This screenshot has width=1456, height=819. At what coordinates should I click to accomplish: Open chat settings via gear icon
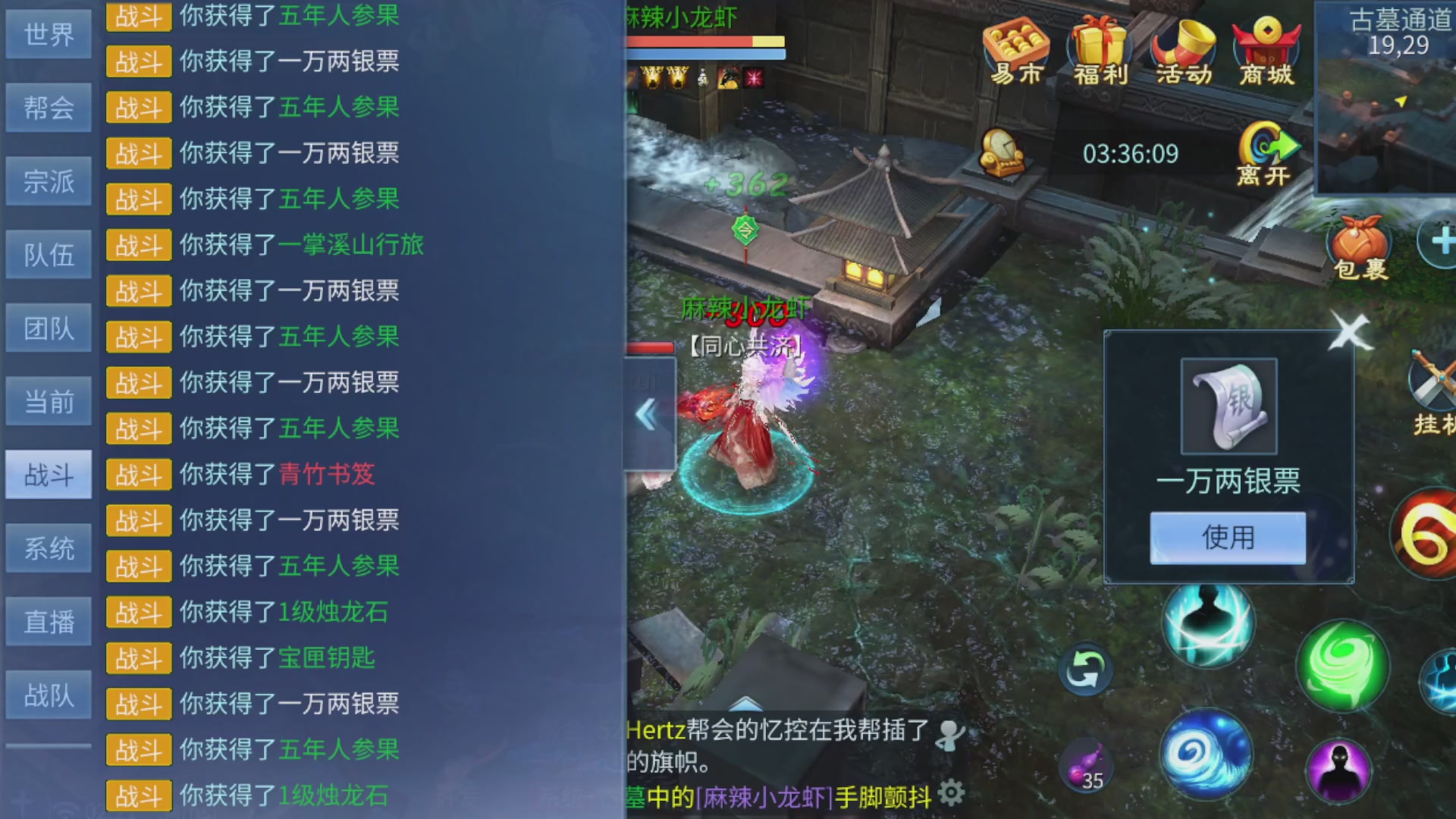point(952,791)
